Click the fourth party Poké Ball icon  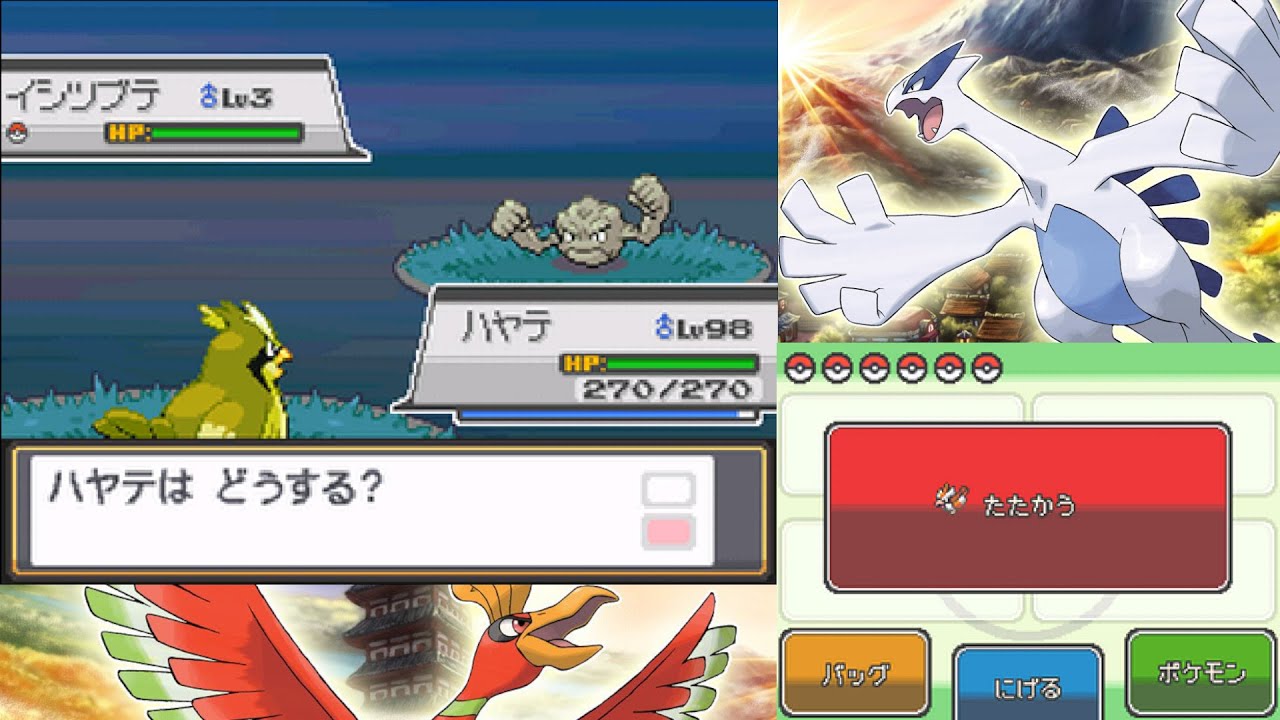913,367
